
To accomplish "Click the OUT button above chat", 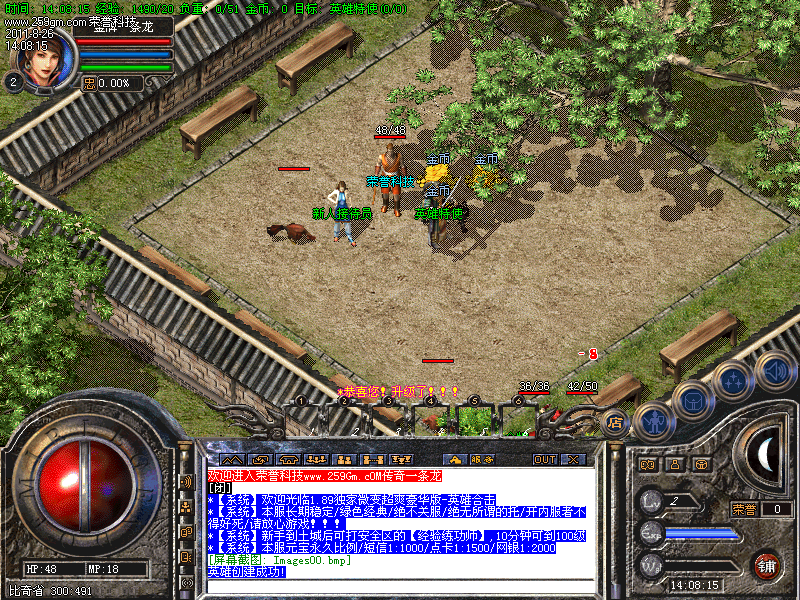I will pyautogui.click(x=544, y=460).
